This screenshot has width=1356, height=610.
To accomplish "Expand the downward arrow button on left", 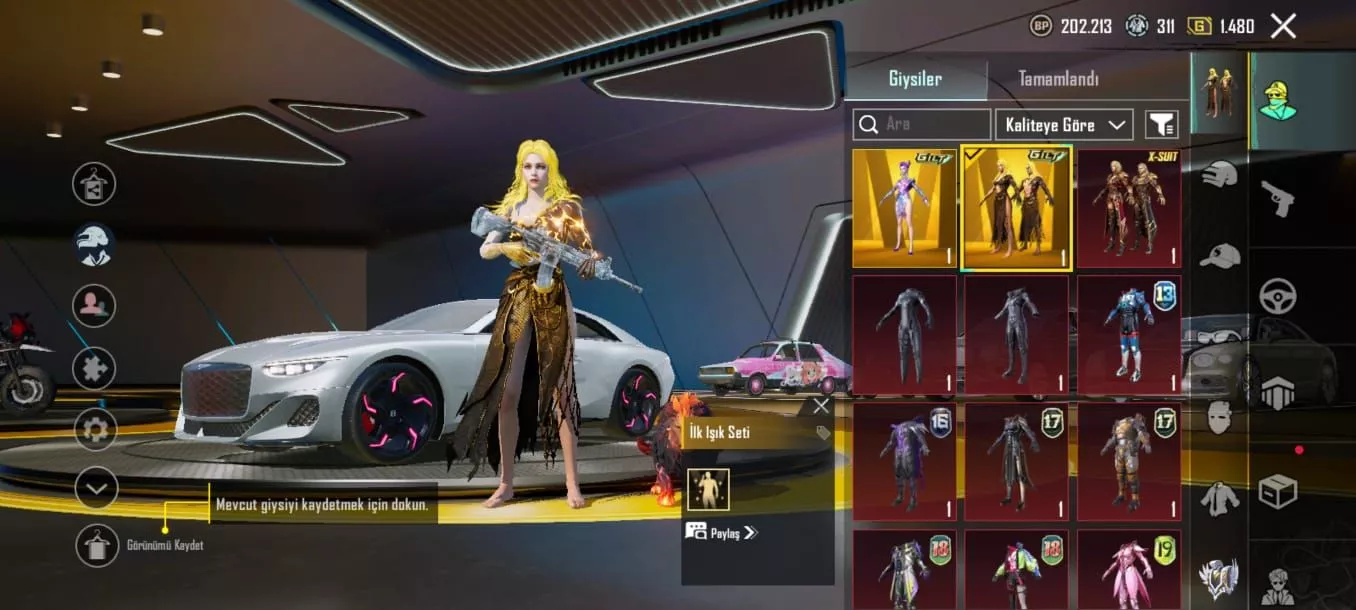I will (96, 488).
